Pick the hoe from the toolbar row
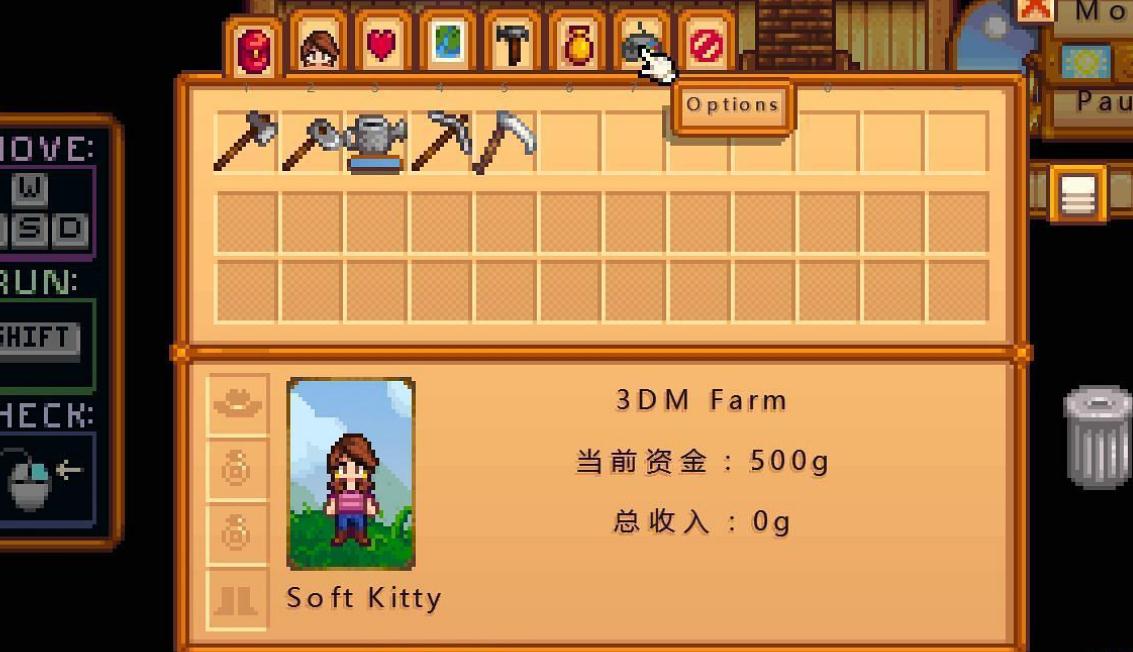1133x652 pixels. [311, 142]
